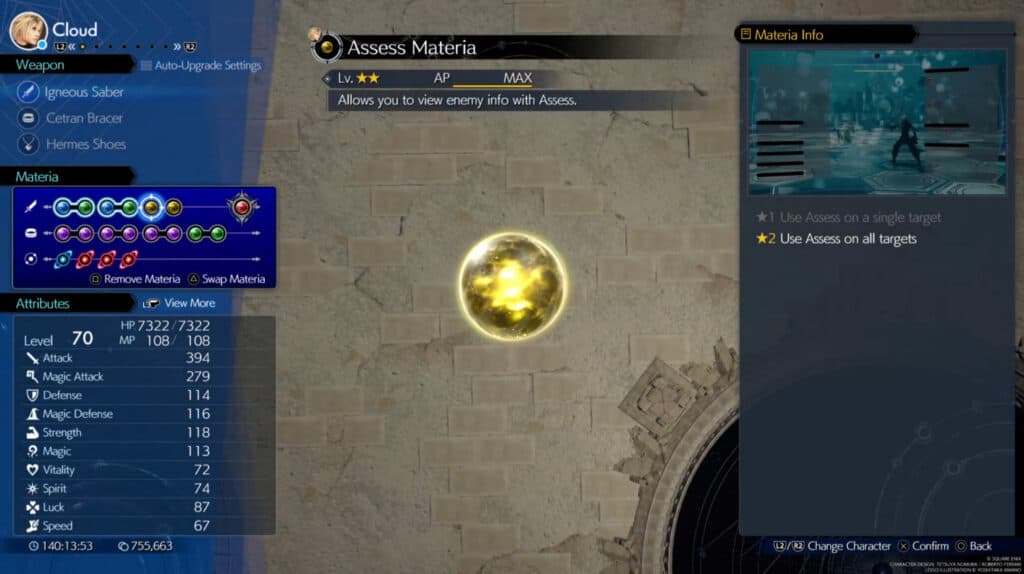Image resolution: width=1024 pixels, height=574 pixels.
Task: Select the Igneous Saber weapon entry
Action: (84, 92)
